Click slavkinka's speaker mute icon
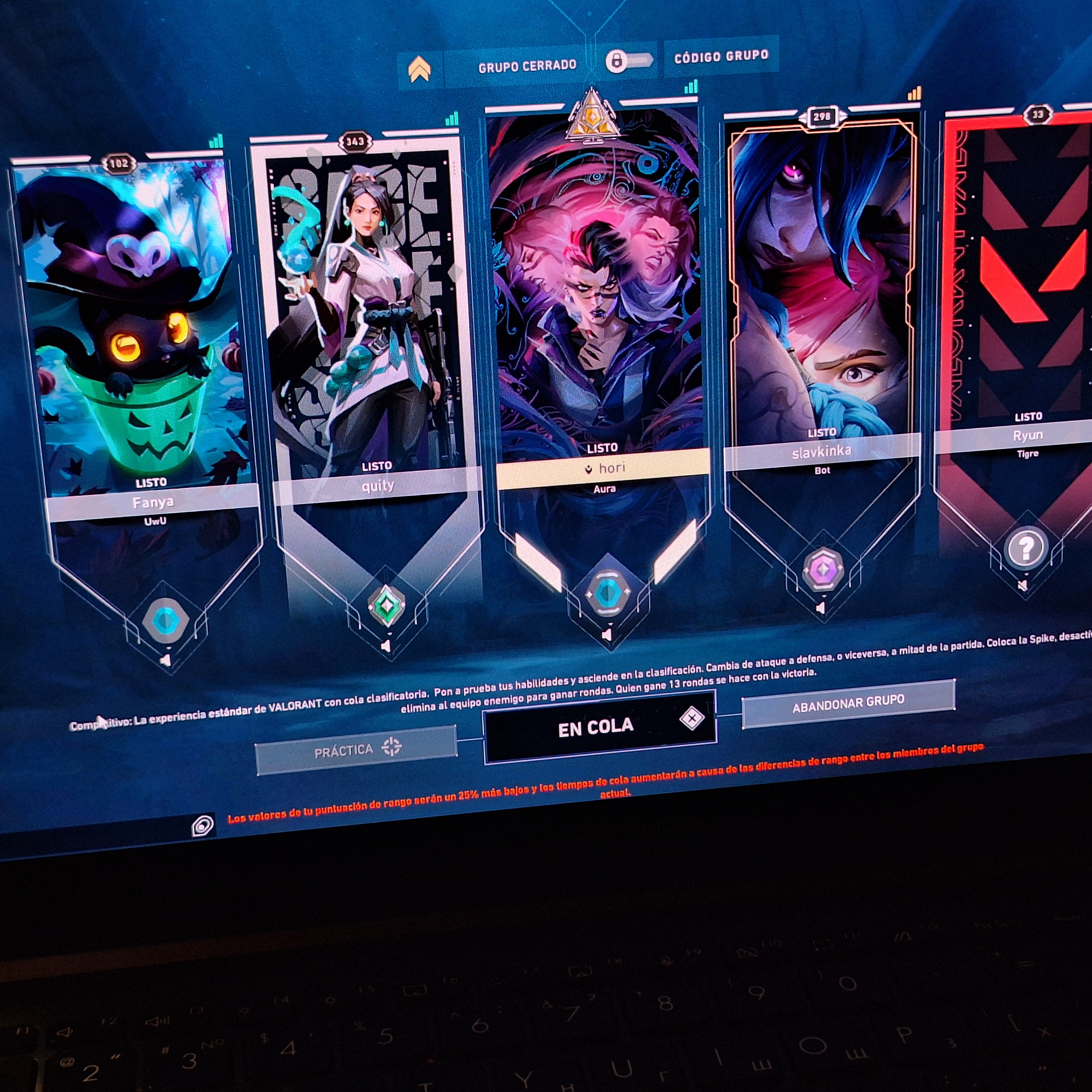Image resolution: width=1092 pixels, height=1092 pixels. pyautogui.click(x=821, y=608)
